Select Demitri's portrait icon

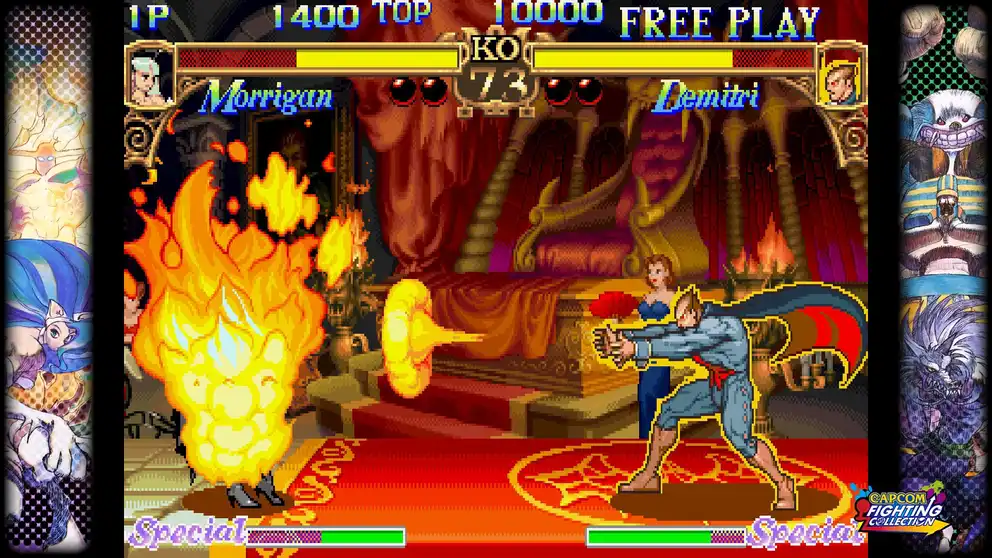tap(838, 77)
